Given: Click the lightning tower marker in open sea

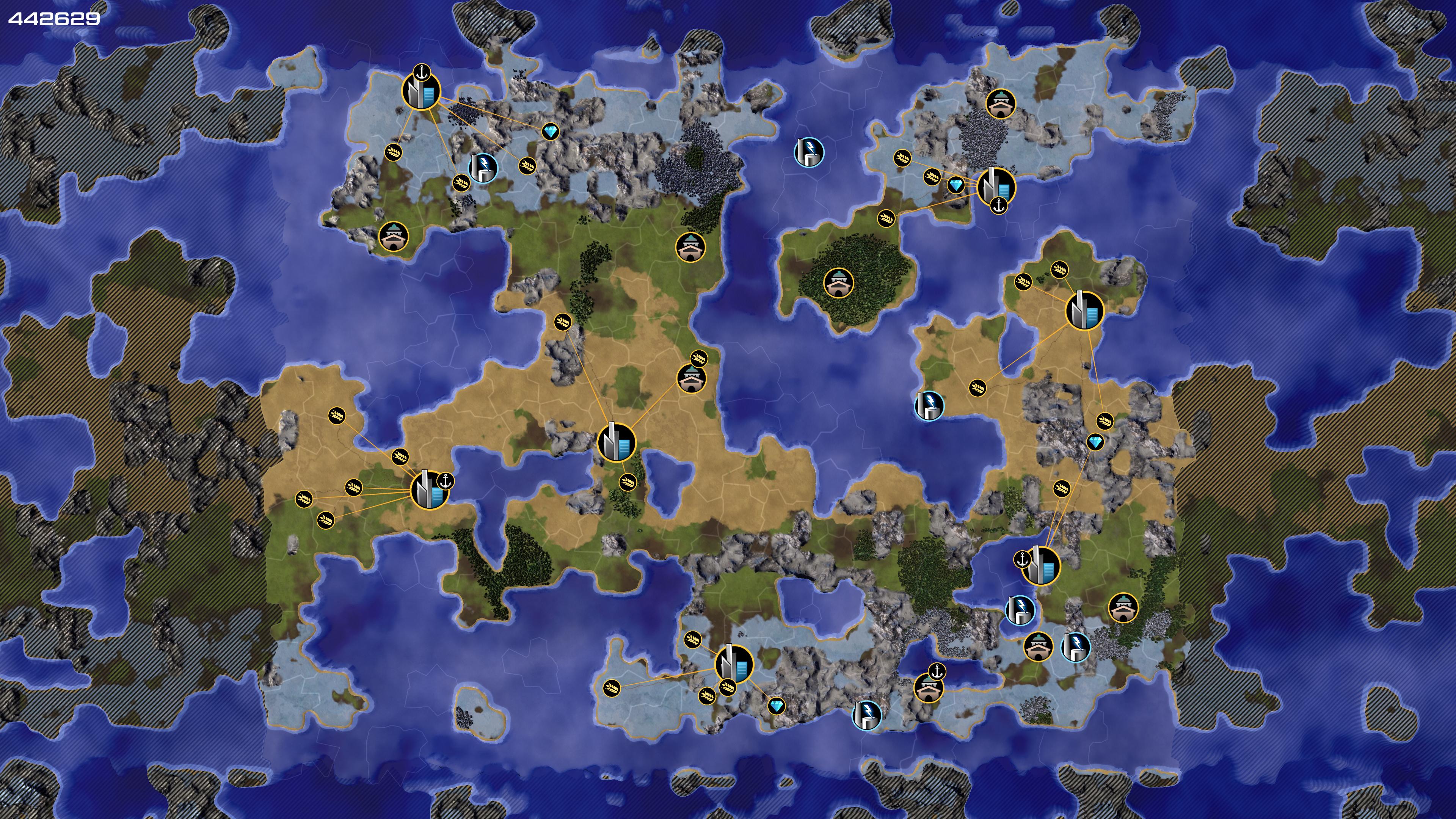Looking at the screenshot, I should coord(809,152).
